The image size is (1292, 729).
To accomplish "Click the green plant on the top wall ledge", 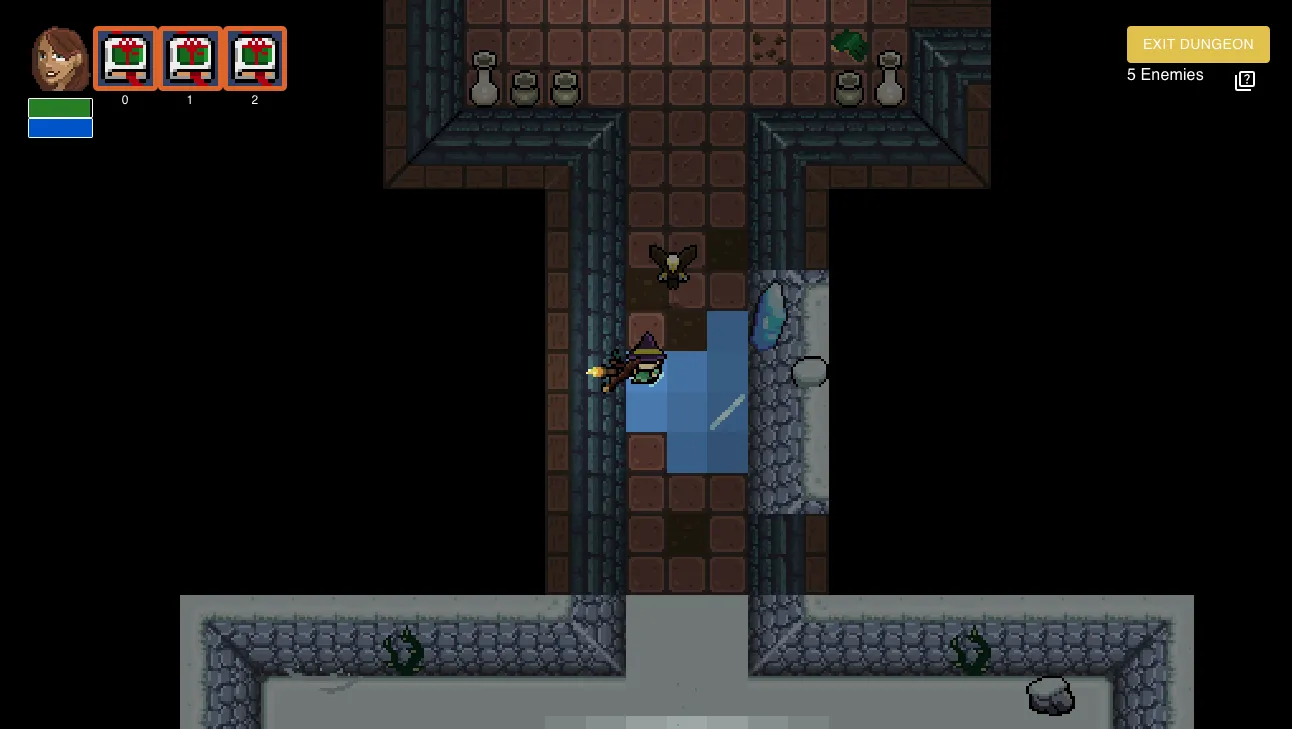I will (x=849, y=45).
